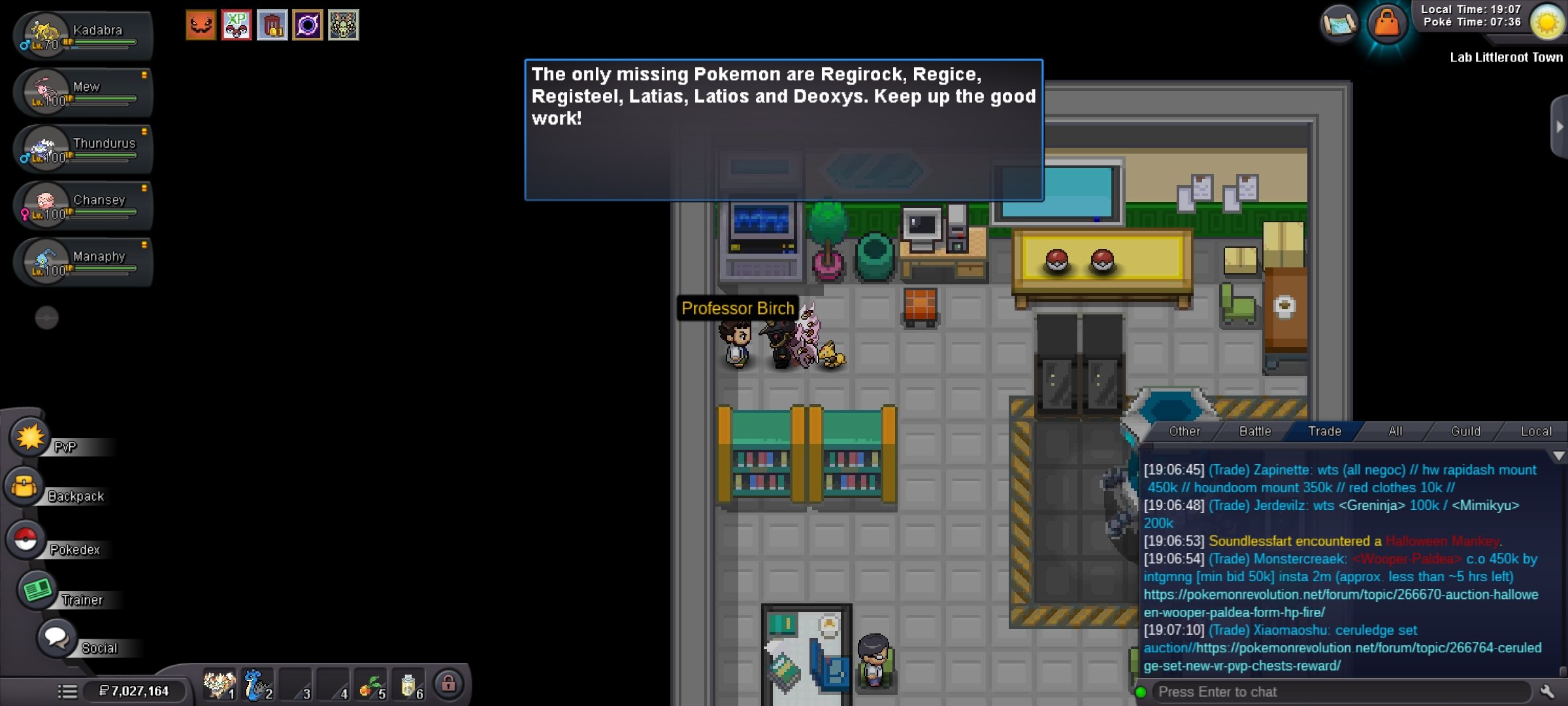
Task: Switch to the Guild chat tab
Action: click(x=1465, y=431)
